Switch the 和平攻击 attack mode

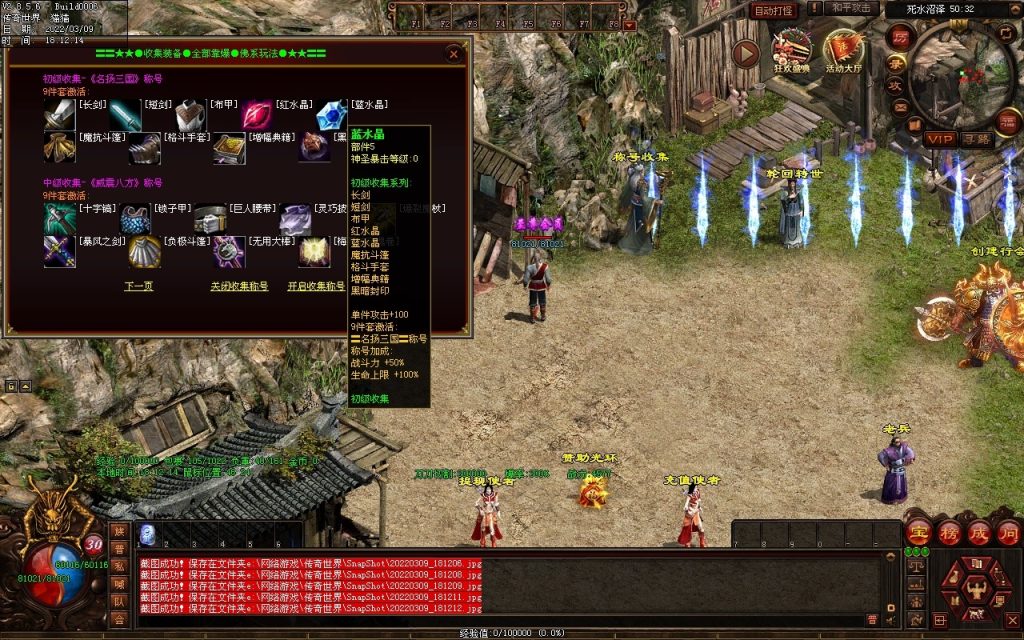853,8
